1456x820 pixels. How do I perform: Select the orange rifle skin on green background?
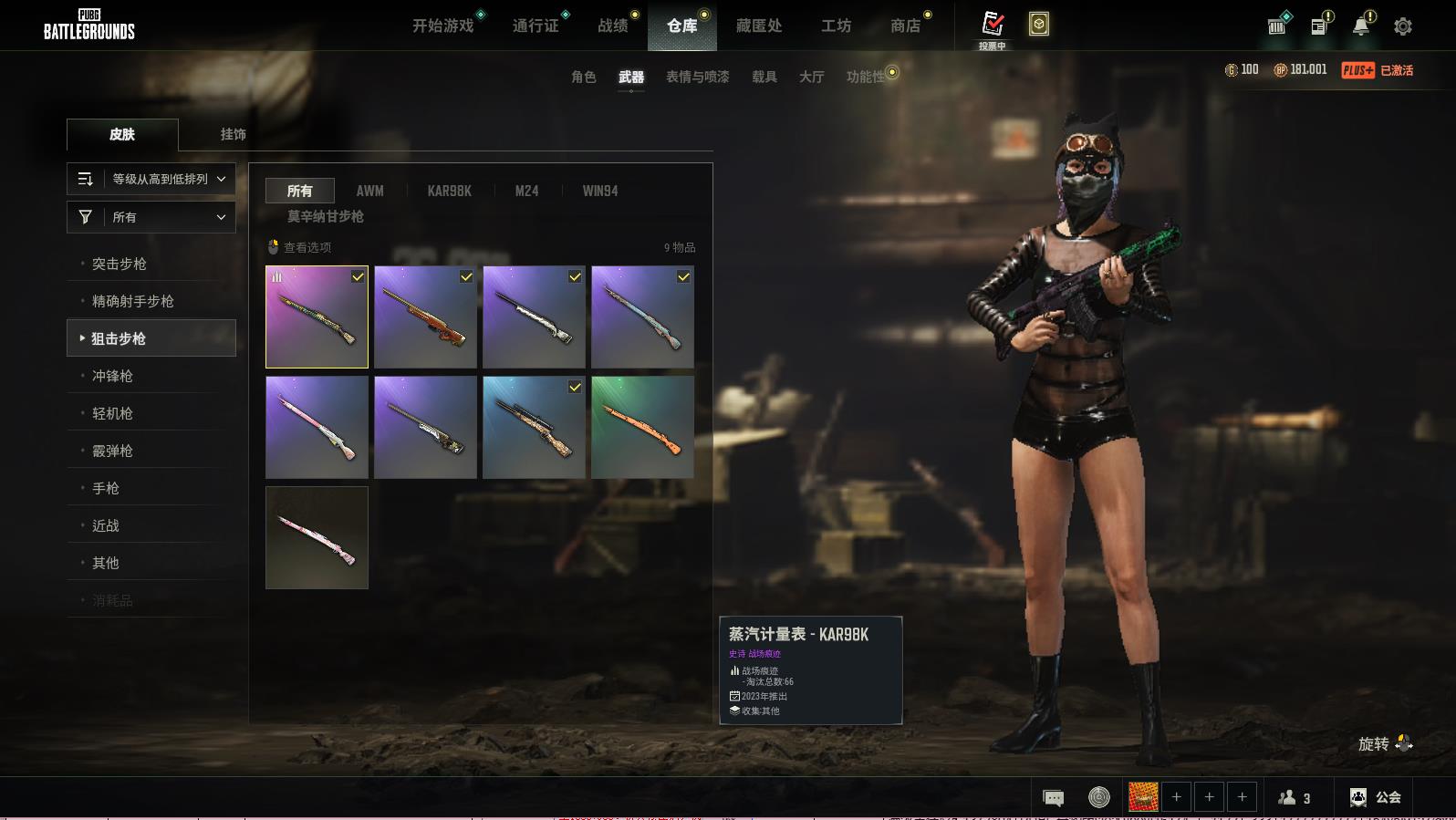[642, 427]
